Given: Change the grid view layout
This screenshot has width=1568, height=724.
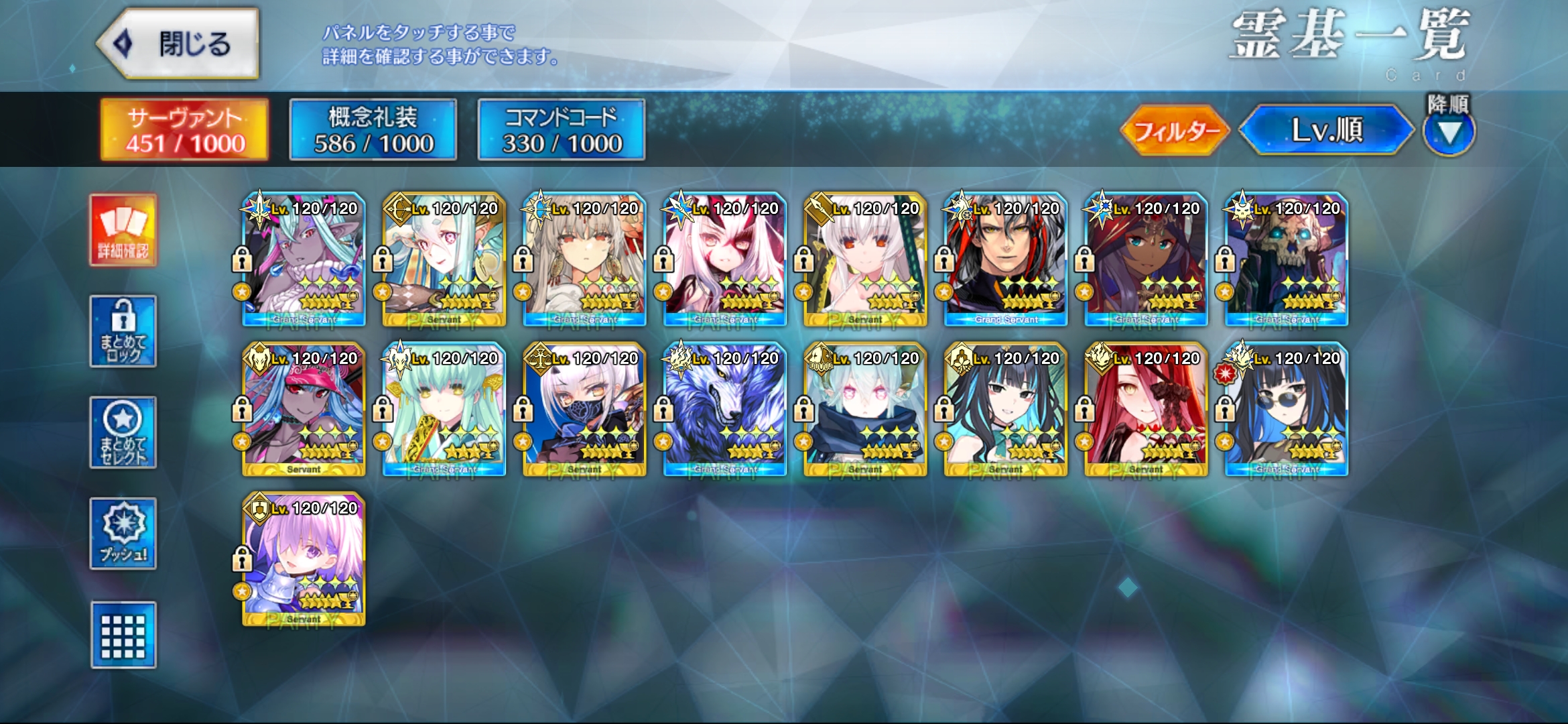Looking at the screenshot, I should coord(123,635).
